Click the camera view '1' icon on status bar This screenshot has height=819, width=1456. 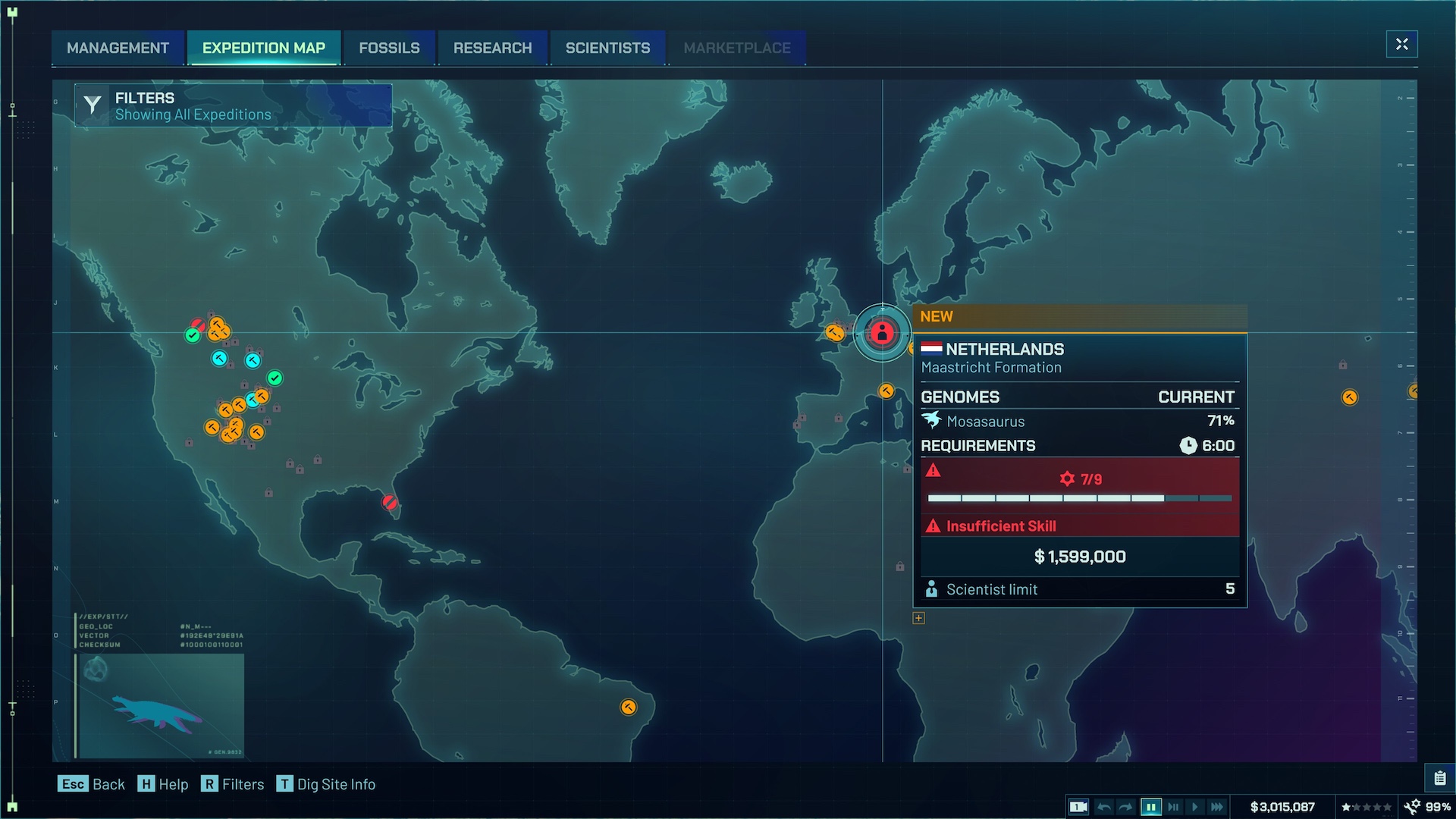(x=1078, y=807)
